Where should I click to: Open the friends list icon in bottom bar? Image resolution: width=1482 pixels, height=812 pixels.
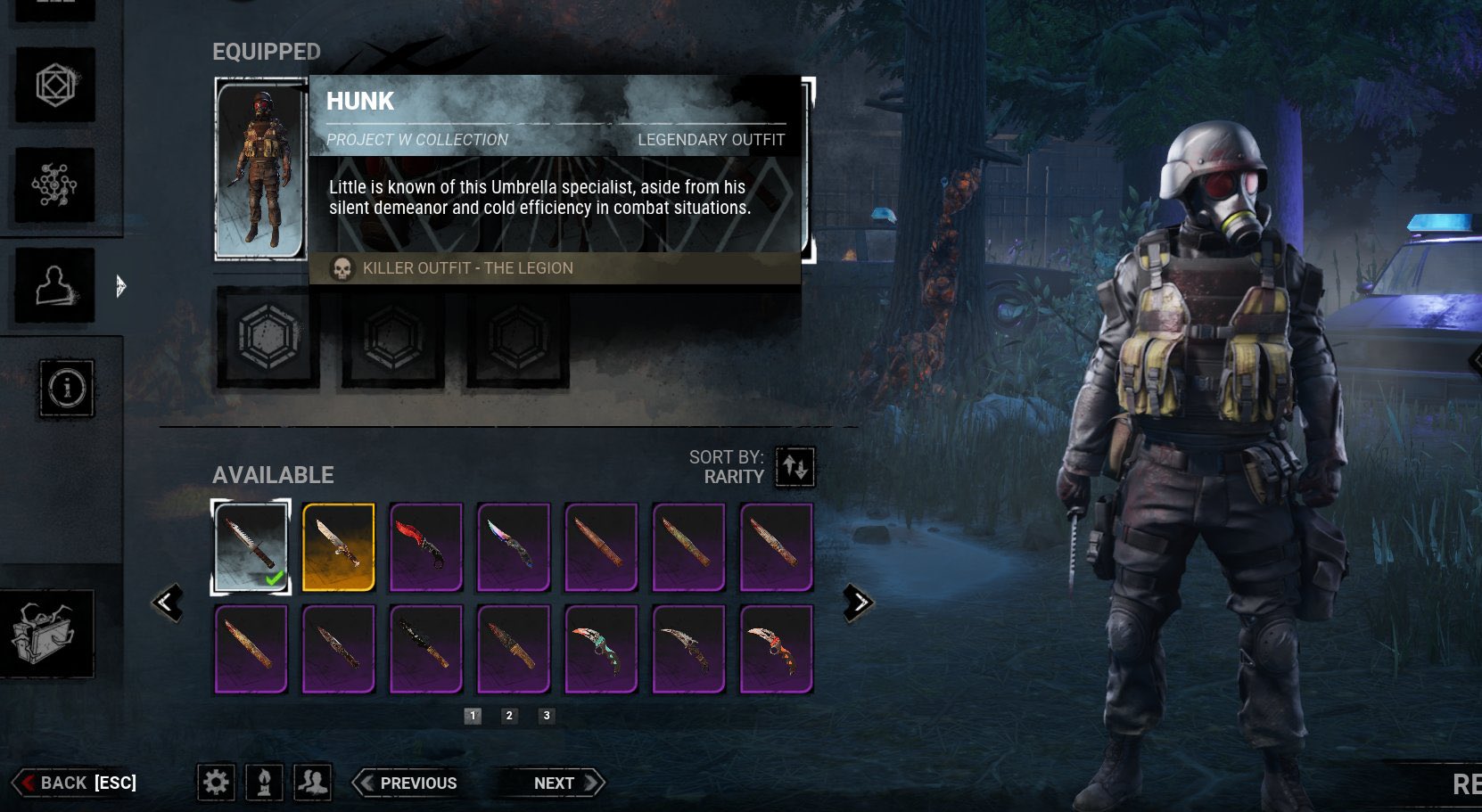(310, 783)
